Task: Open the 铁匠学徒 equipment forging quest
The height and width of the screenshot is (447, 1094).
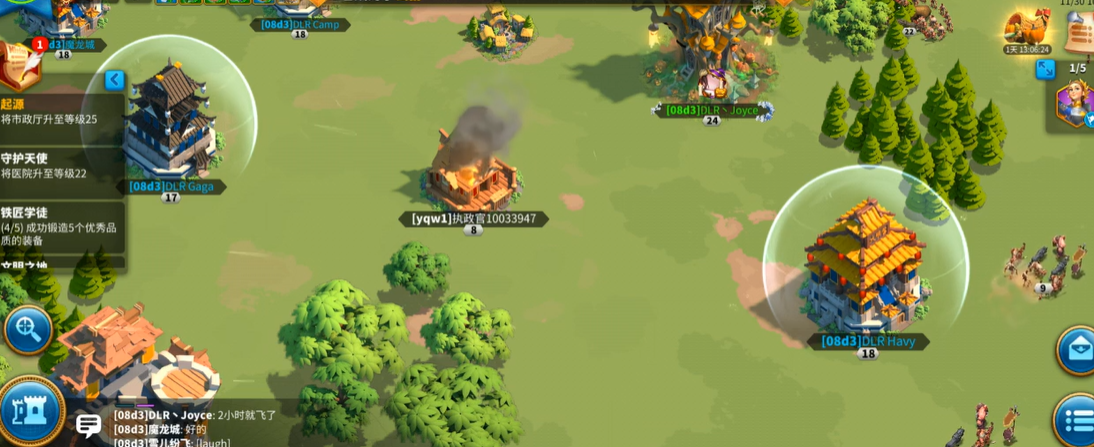Action: point(60,226)
